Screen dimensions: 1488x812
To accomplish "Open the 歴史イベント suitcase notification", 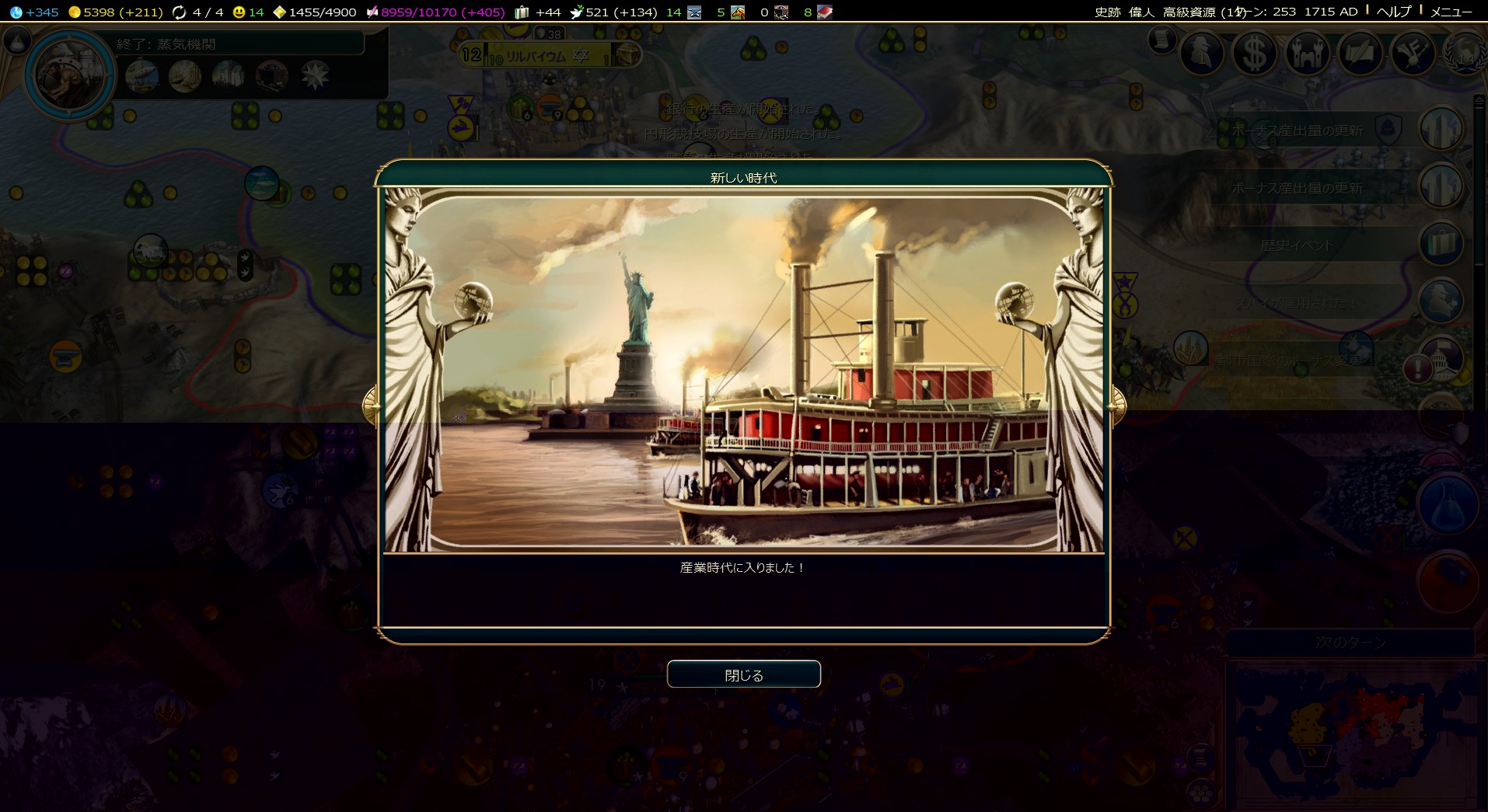I will tap(1441, 244).
